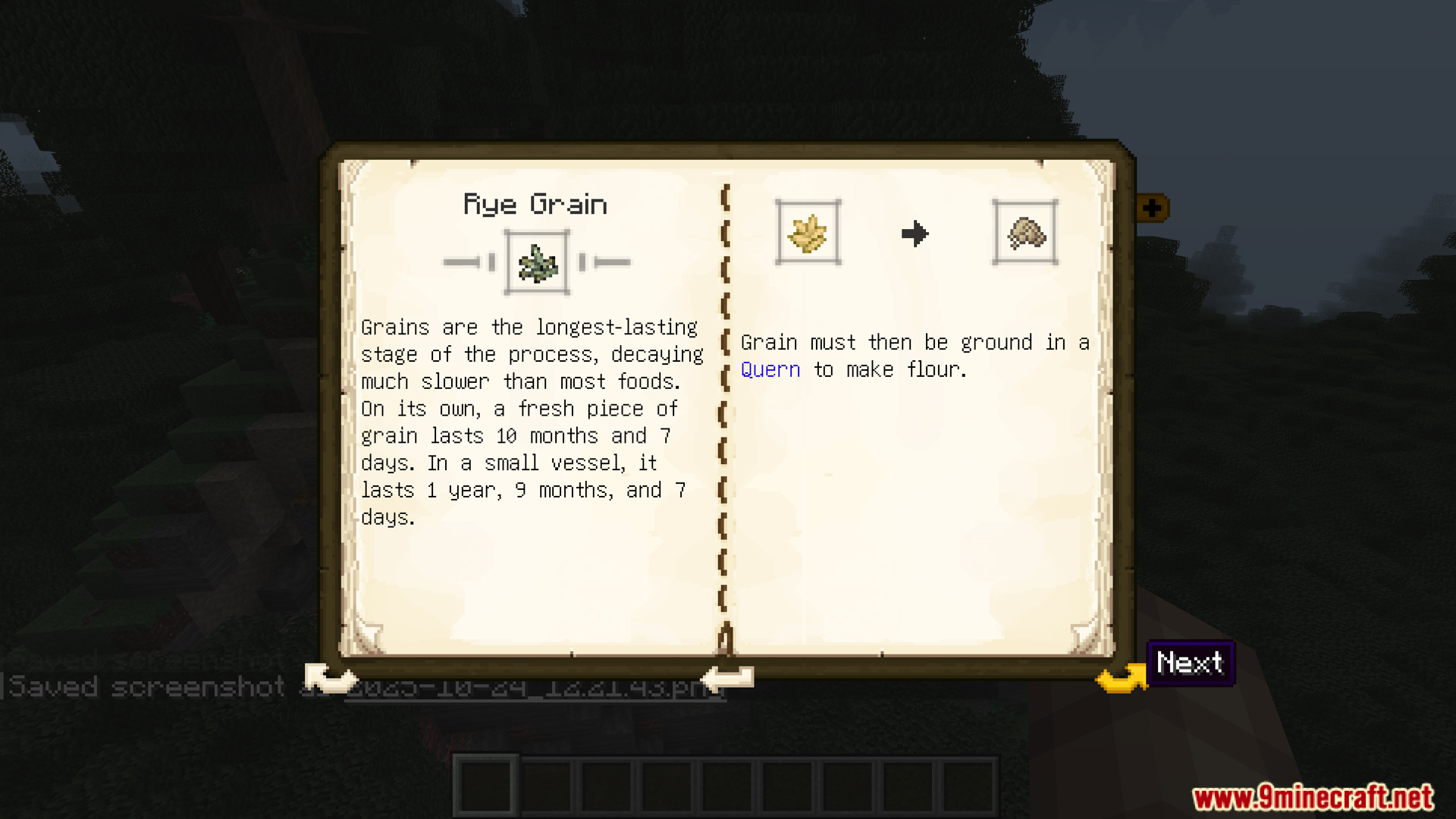Turn to the previous page using the left arrow
Viewport: 1456px width, 819px height.
point(329,677)
